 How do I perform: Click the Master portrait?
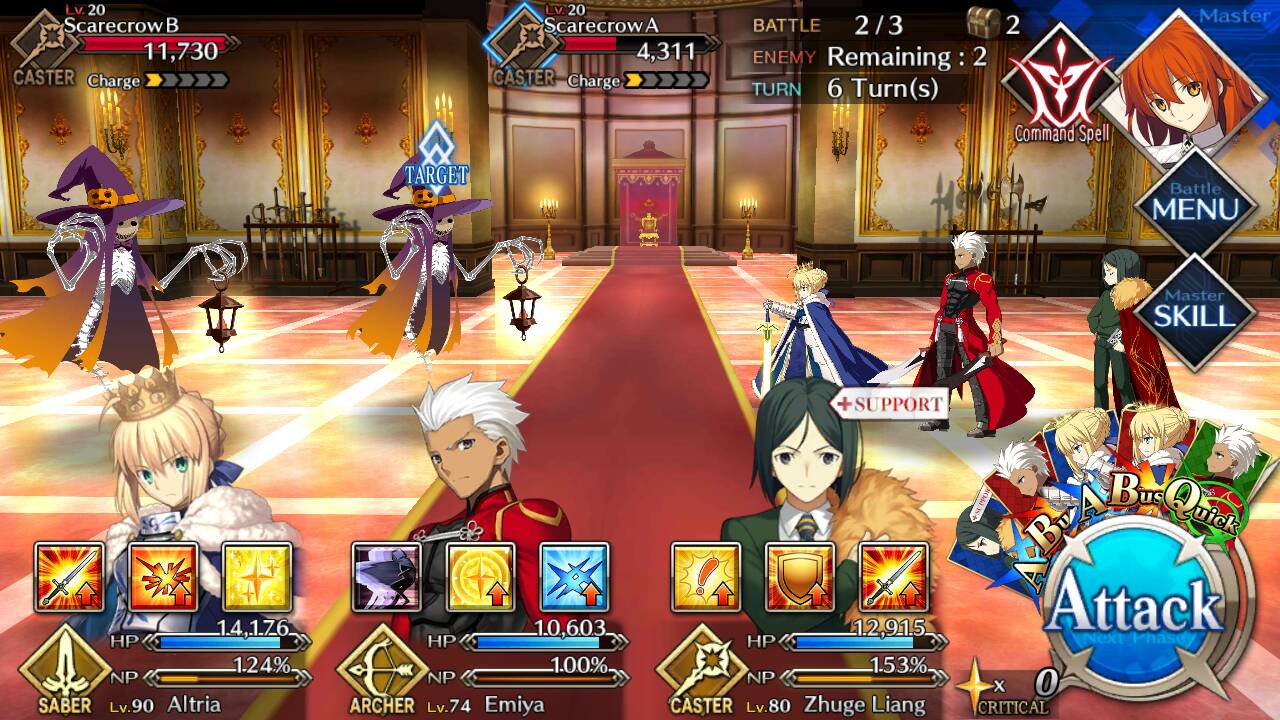tap(1185, 85)
